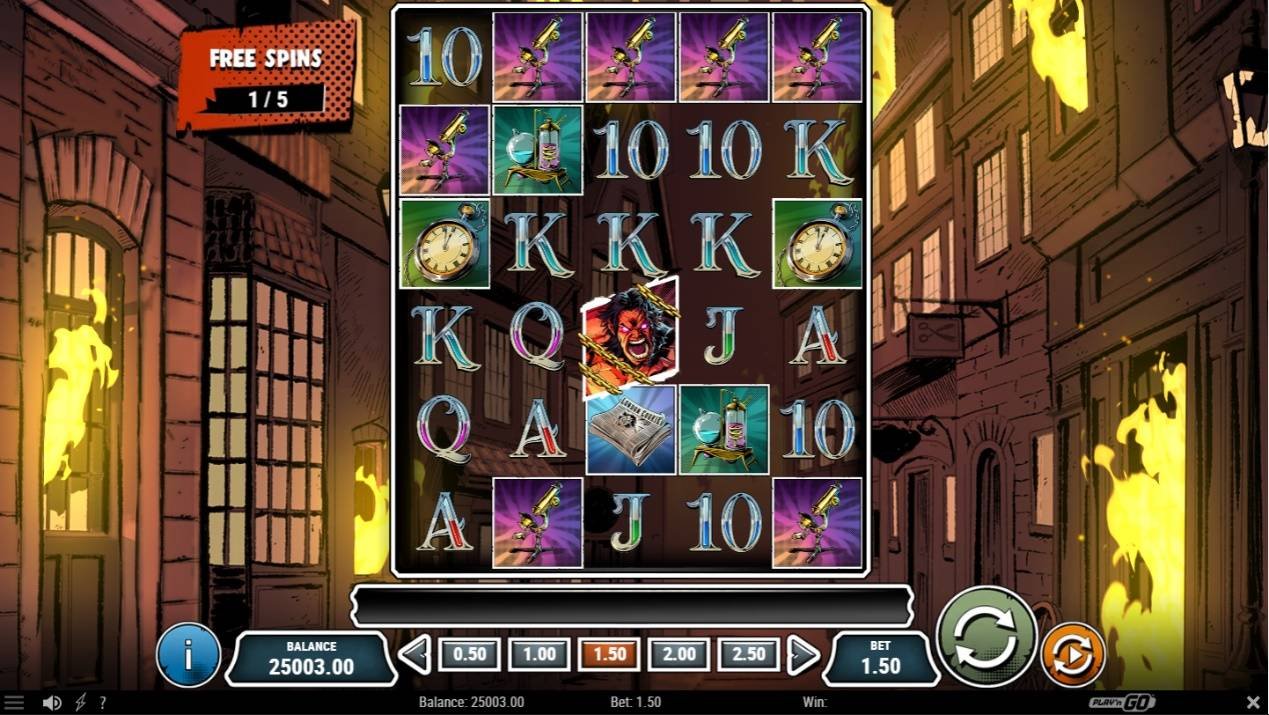Viewport: 1269px width, 715px height.
Task: Open the blue info paytable button
Action: (x=188, y=655)
